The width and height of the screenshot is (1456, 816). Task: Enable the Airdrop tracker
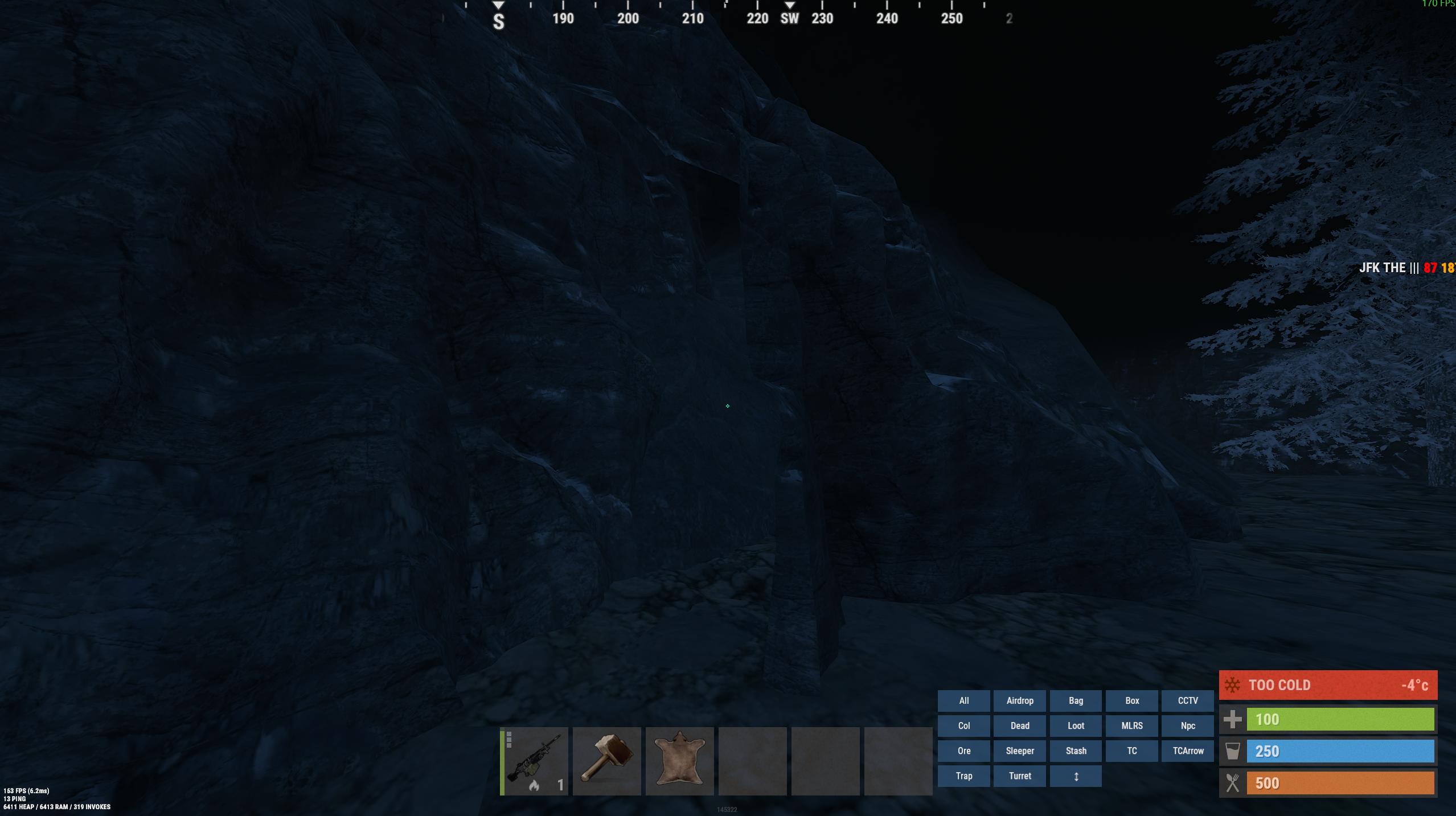[1019, 700]
